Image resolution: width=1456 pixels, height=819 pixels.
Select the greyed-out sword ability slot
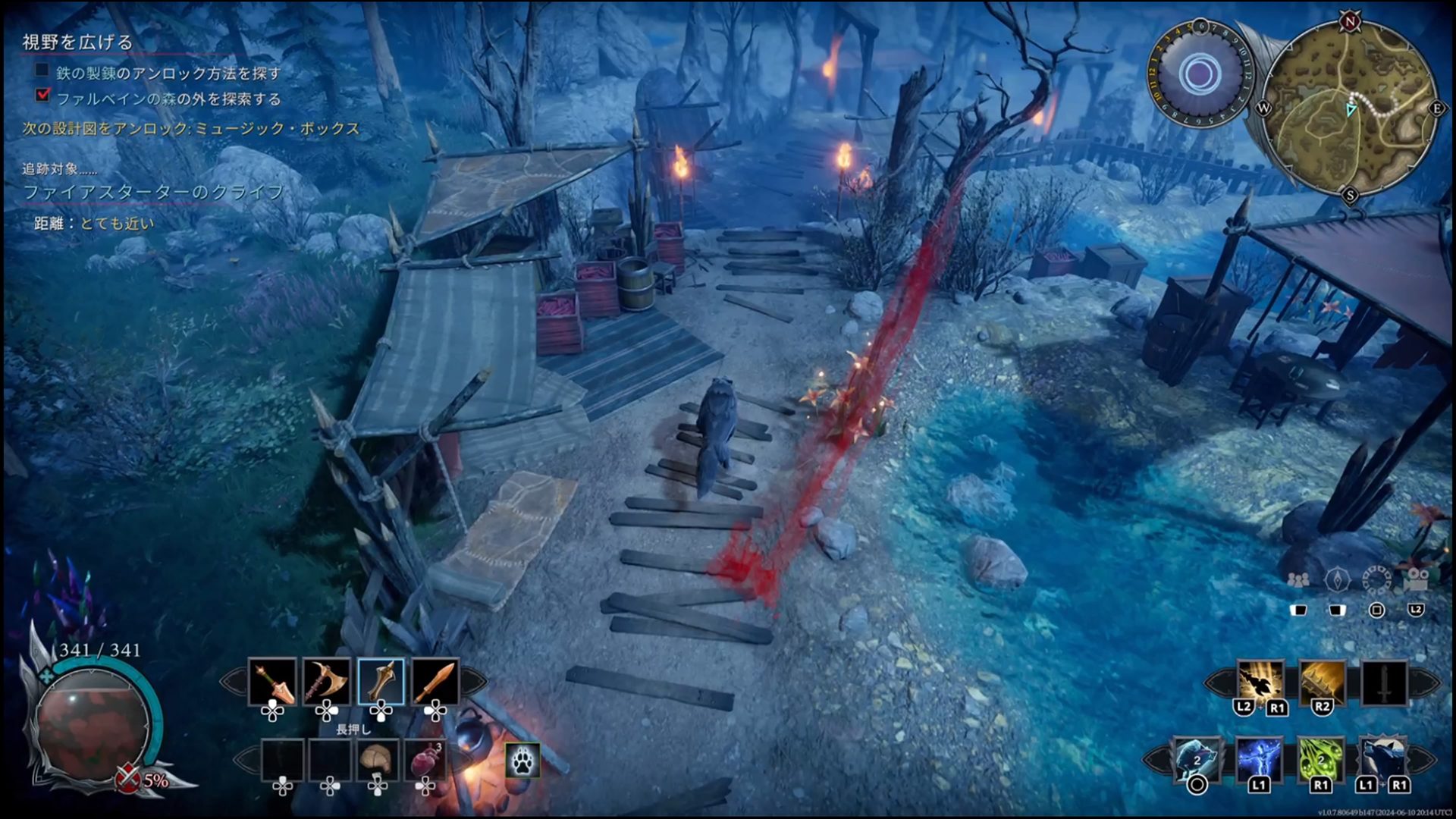1384,682
